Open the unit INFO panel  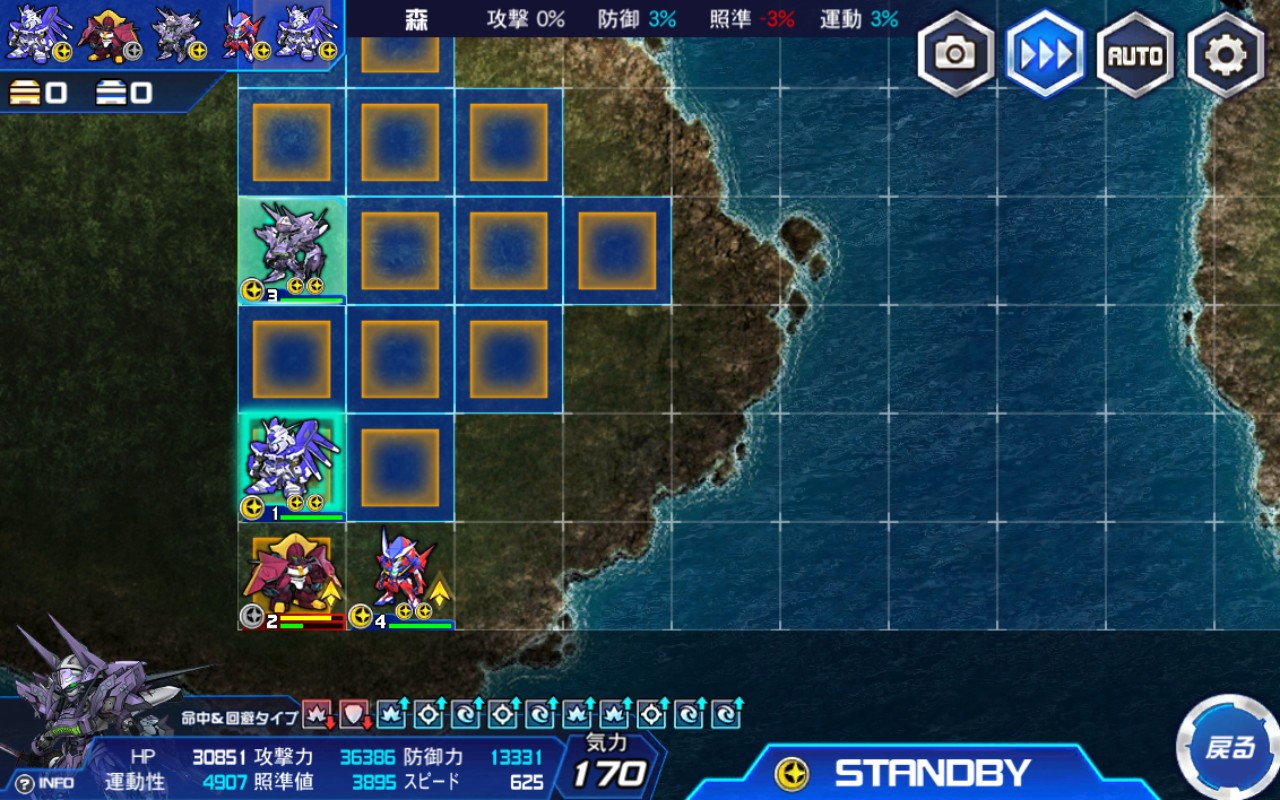[46, 783]
